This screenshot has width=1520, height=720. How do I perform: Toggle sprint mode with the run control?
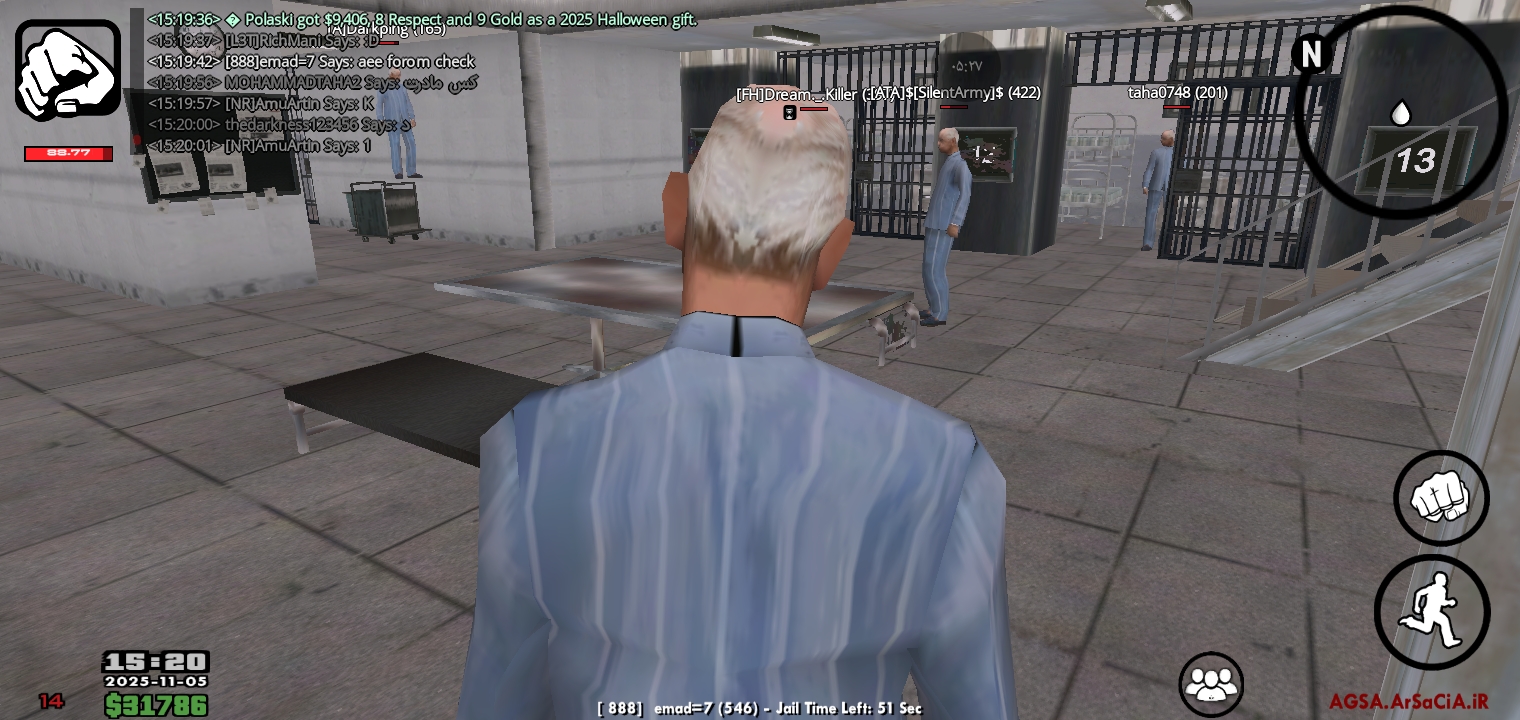1432,611
